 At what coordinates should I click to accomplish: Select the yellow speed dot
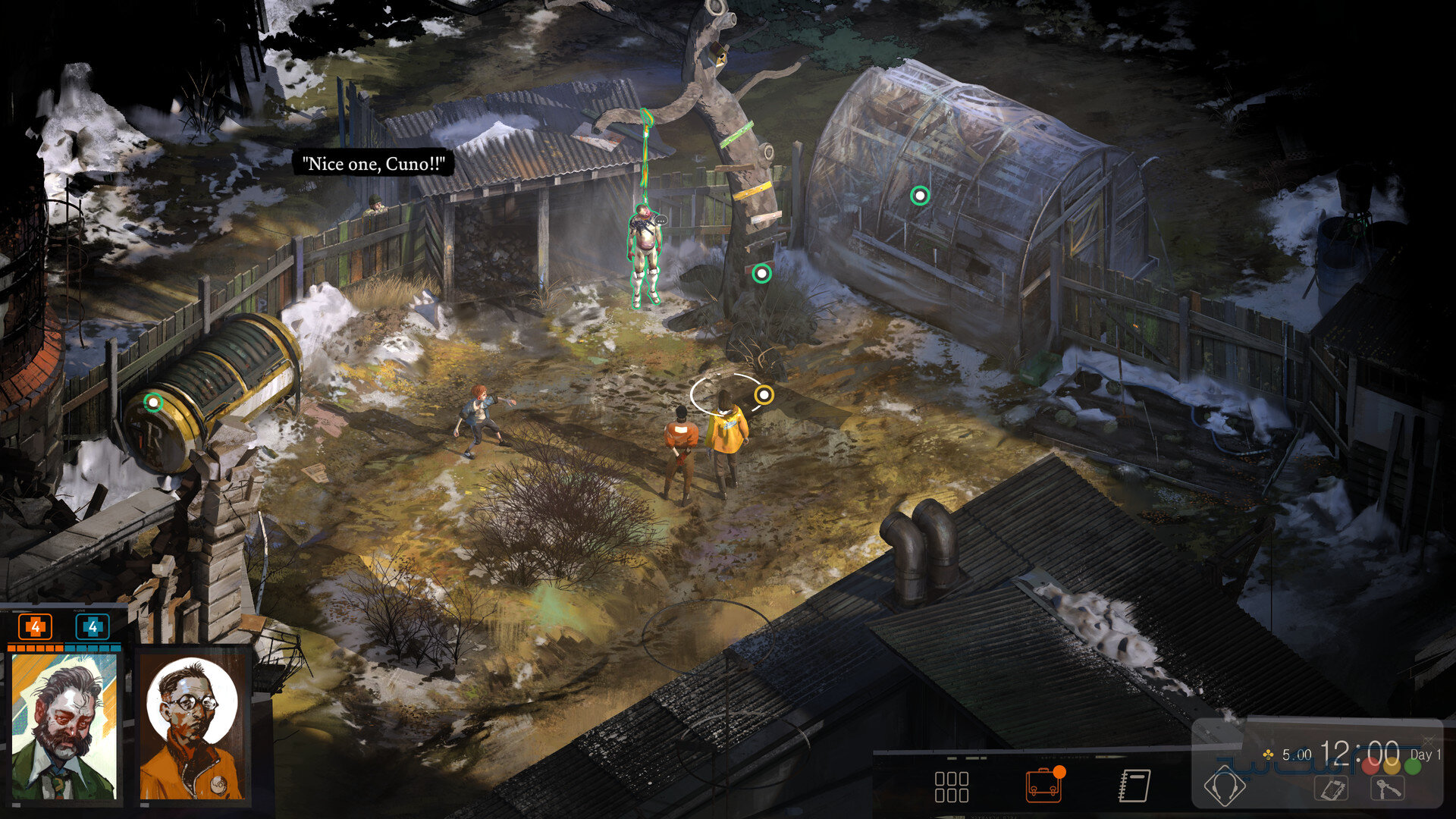pos(1392,767)
